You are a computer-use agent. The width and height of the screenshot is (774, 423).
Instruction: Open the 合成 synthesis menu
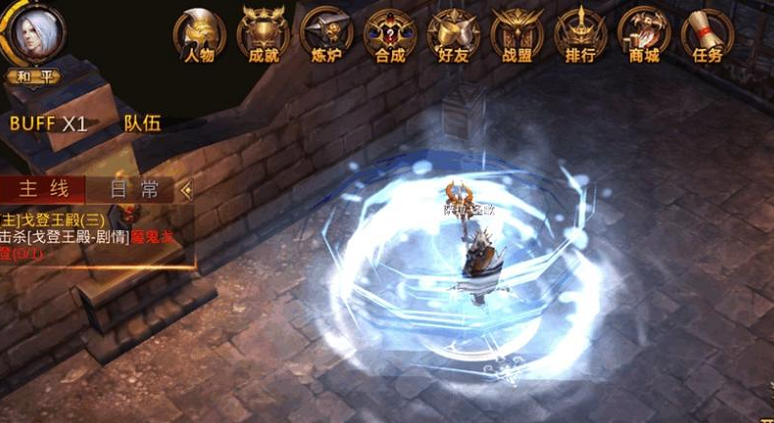389,36
